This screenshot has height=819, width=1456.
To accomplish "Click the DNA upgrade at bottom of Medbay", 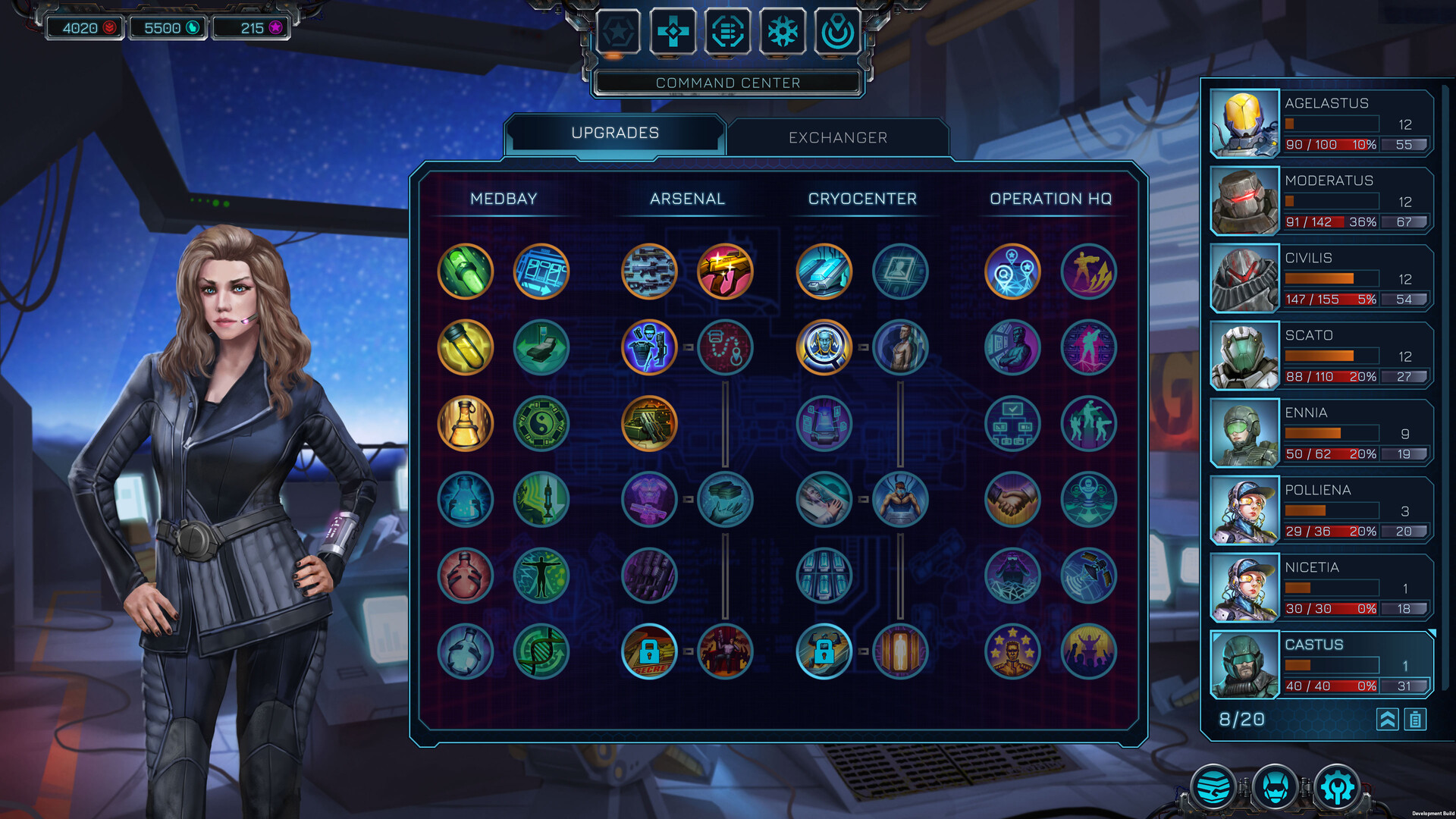I will [x=541, y=651].
